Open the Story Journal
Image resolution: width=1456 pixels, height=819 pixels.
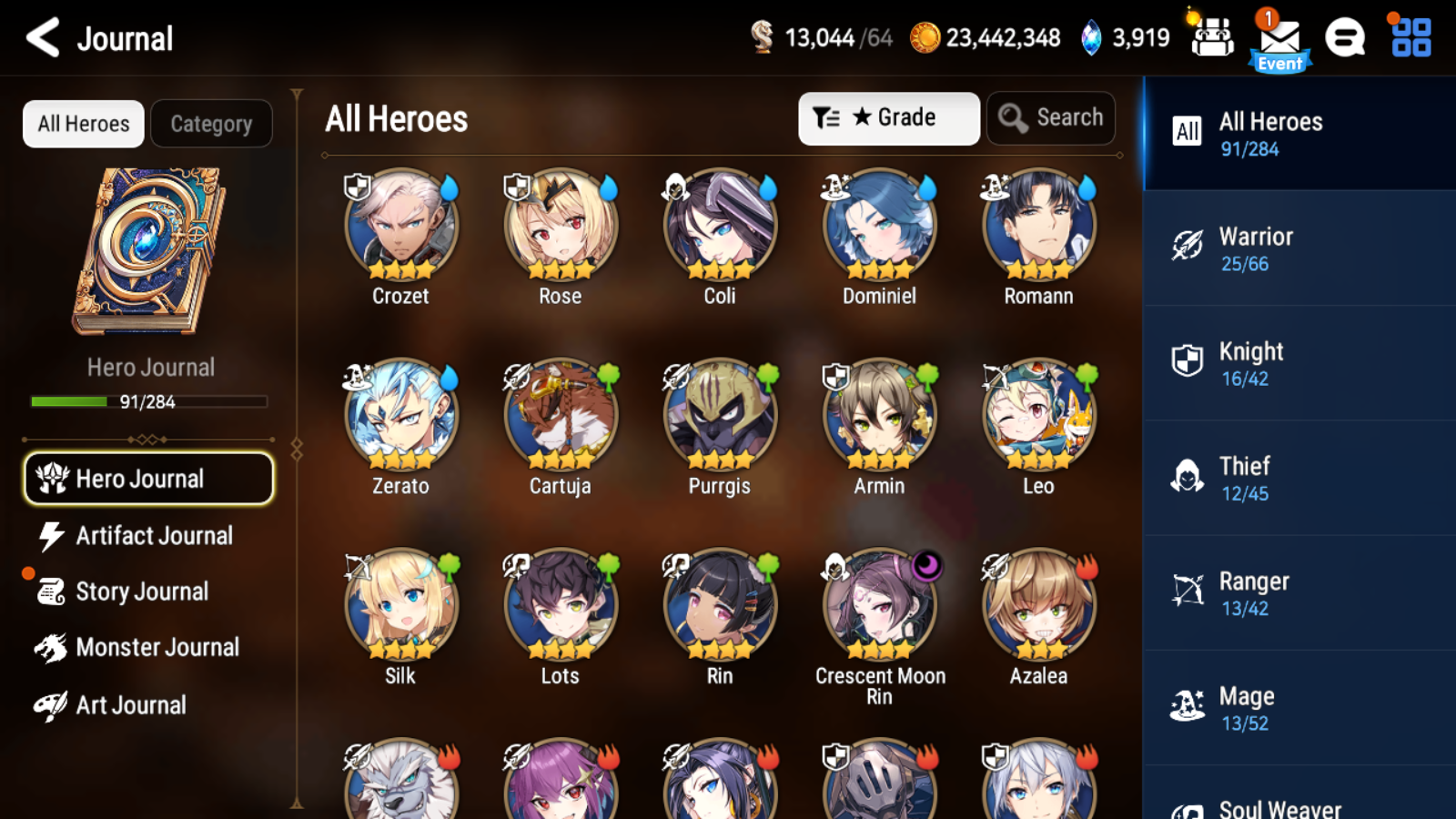point(148,591)
